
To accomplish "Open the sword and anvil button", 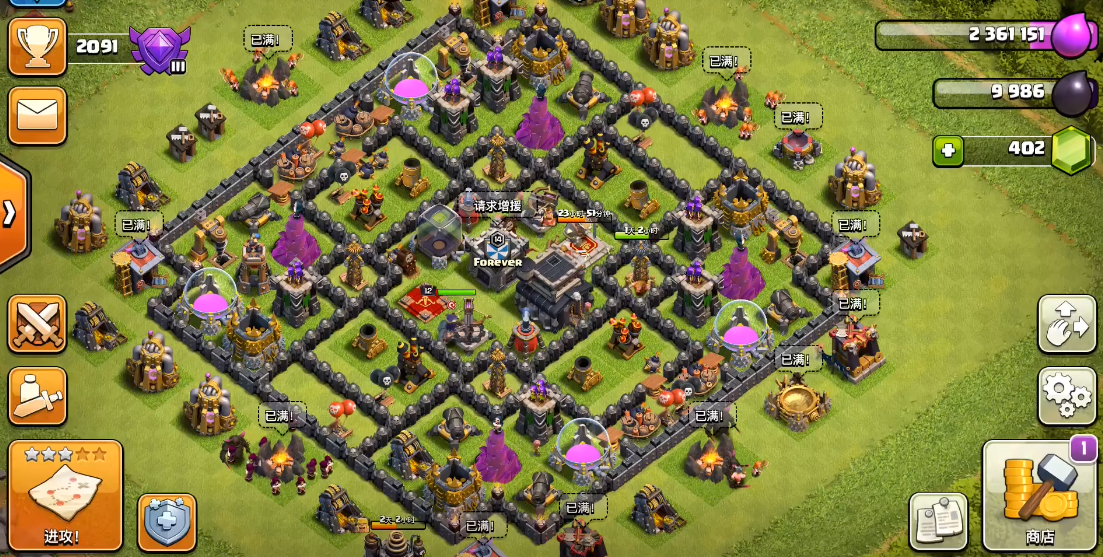I will 37,396.
